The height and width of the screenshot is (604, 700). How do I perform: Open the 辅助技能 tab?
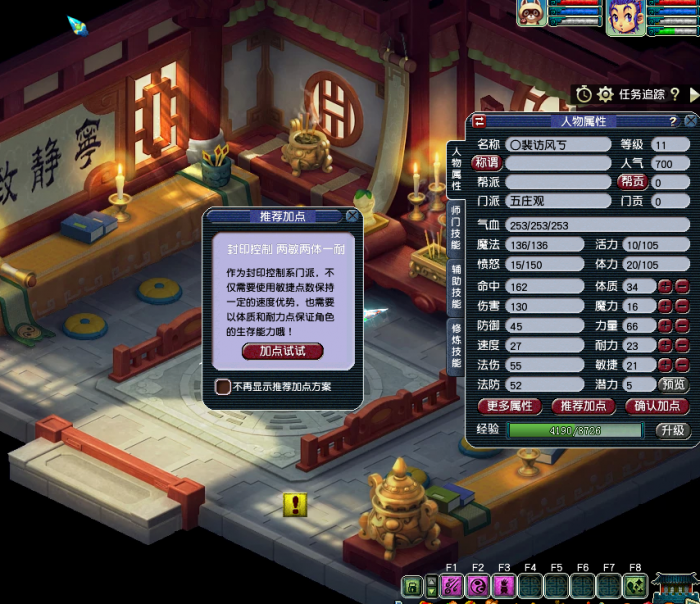[456, 288]
